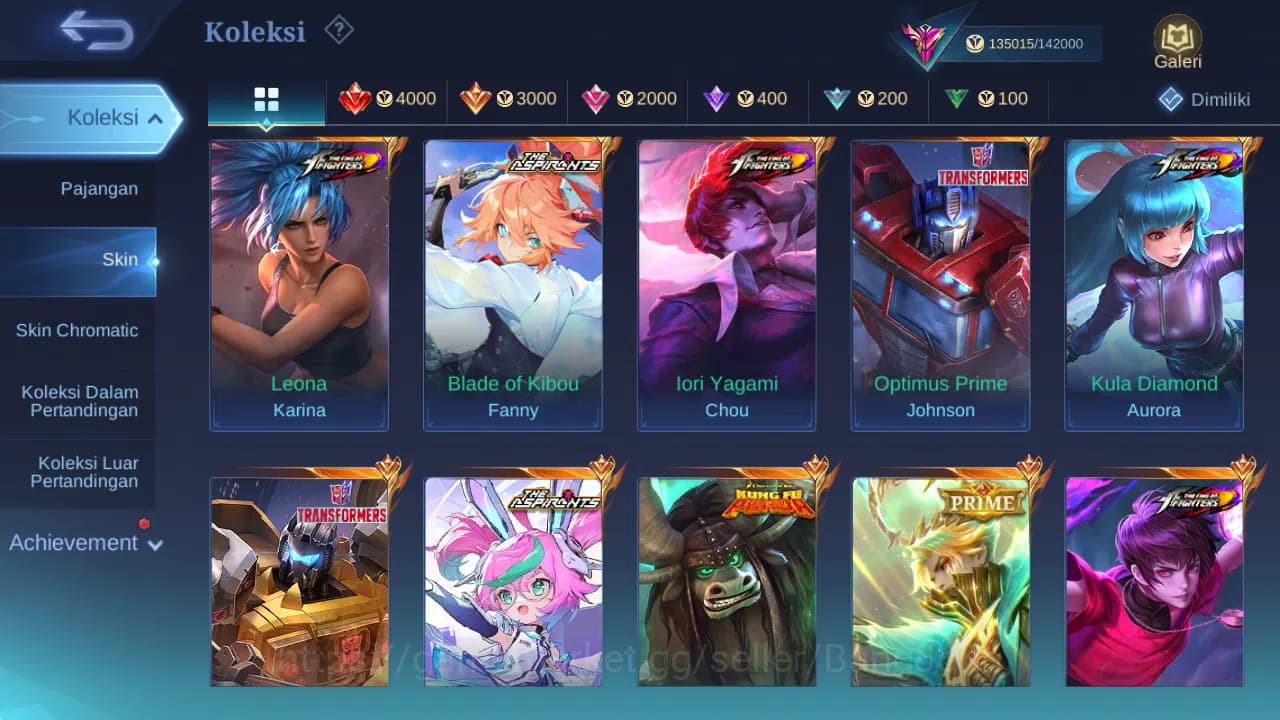
Task: Switch to the Skin Chromatic tab
Action: click(78, 330)
